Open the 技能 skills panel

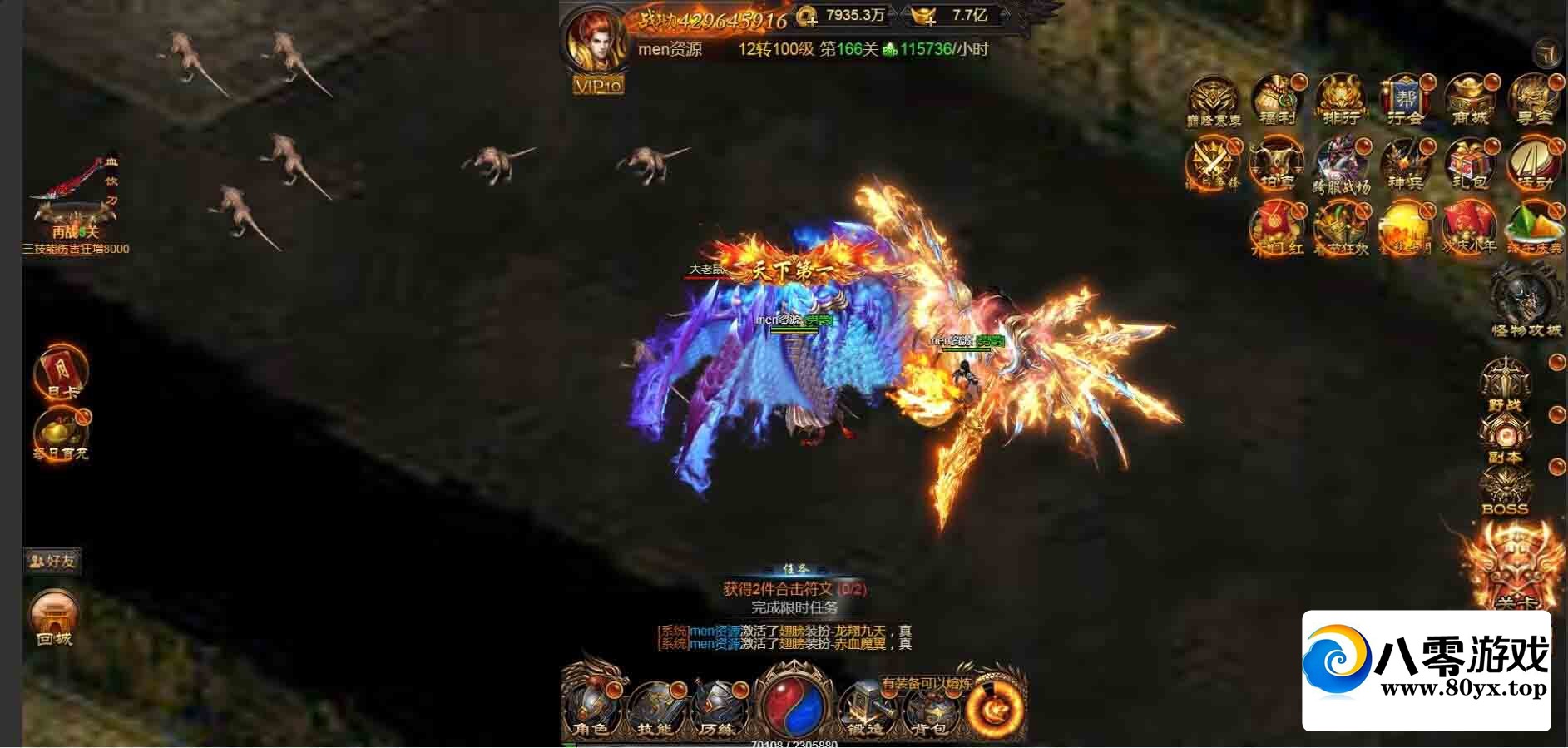[x=655, y=709]
